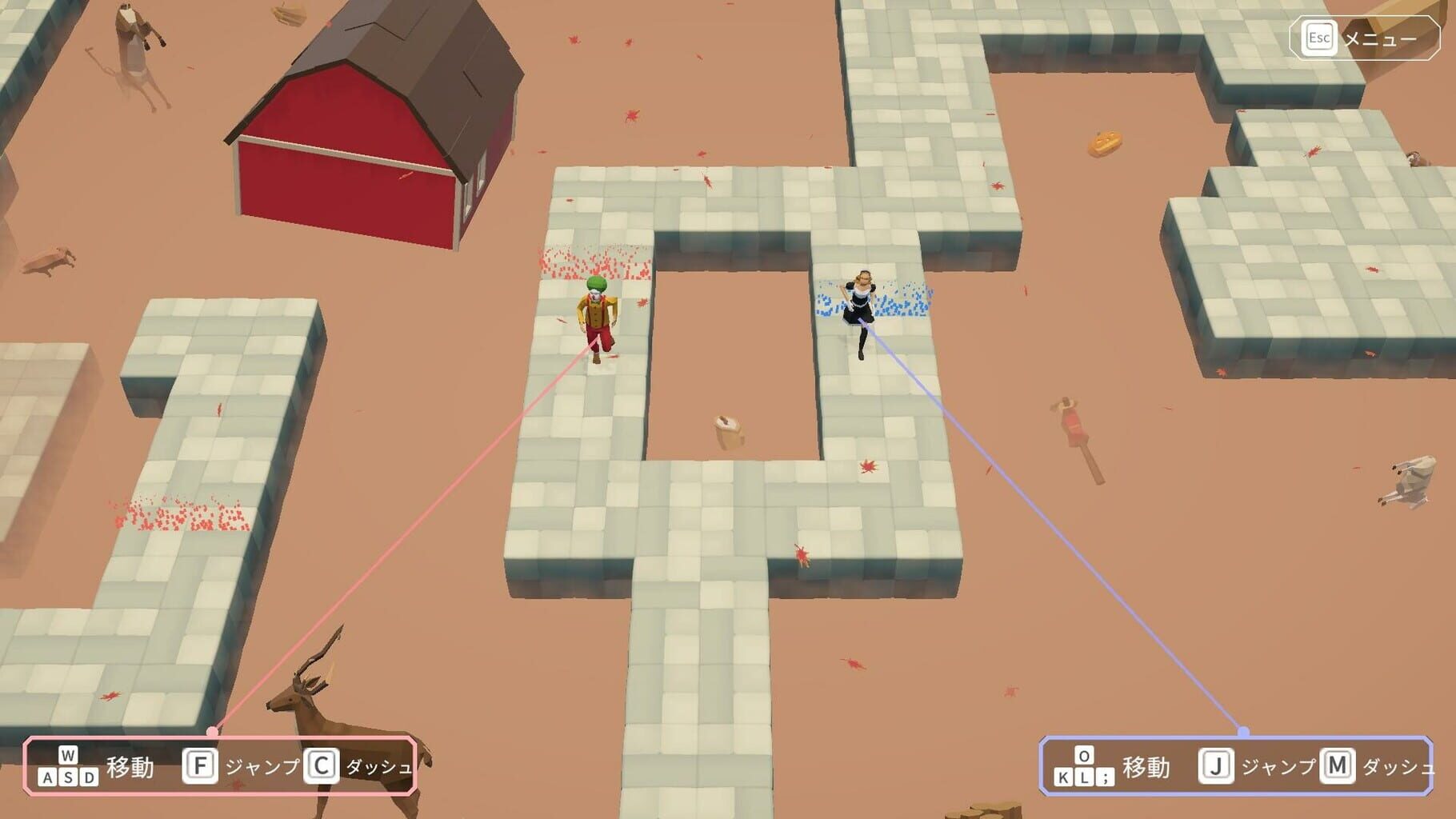This screenshot has height=819, width=1456.
Task: Click the semicolon key icon
Action: (1106, 777)
